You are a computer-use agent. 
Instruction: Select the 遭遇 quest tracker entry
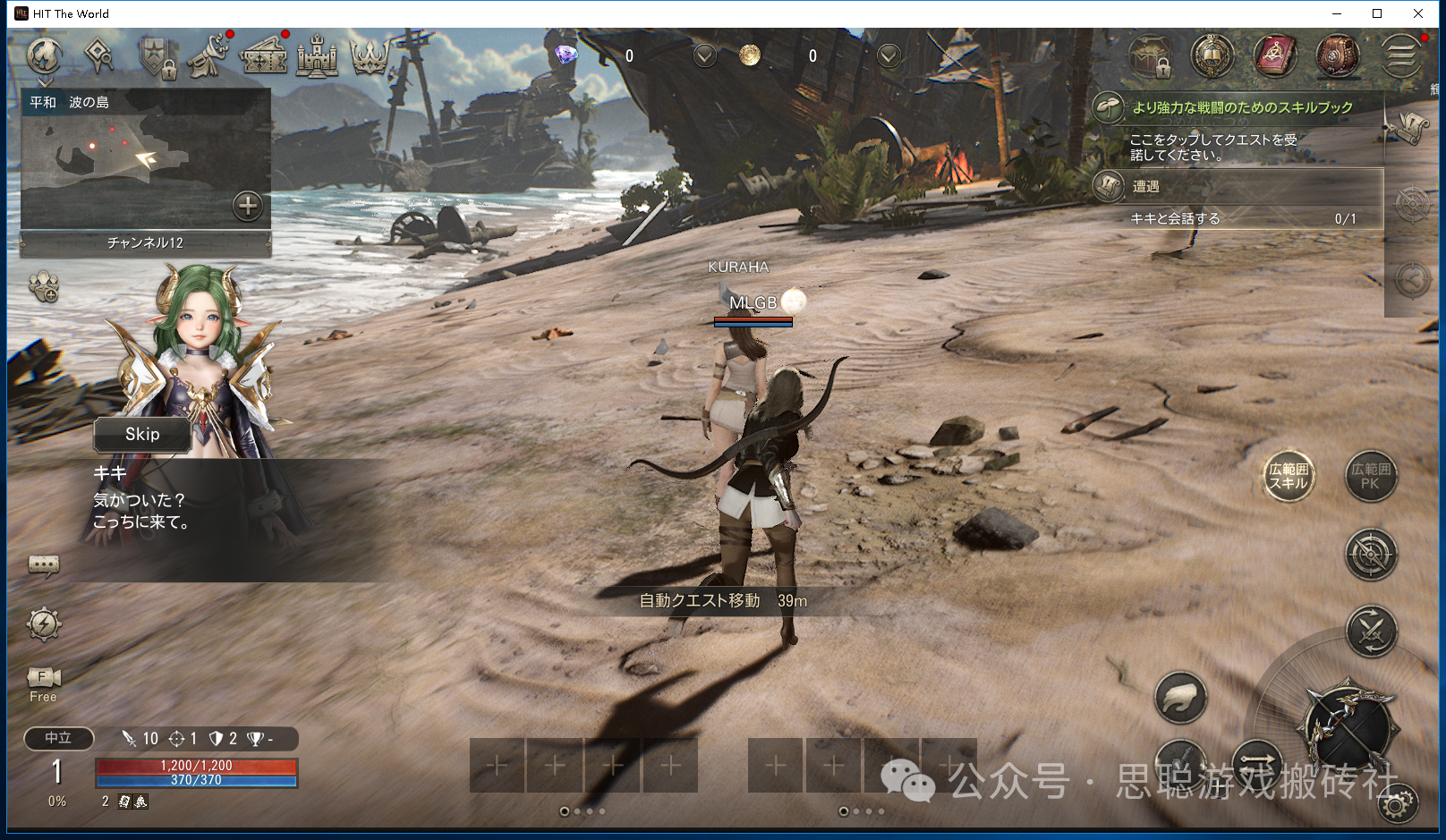click(1235, 186)
